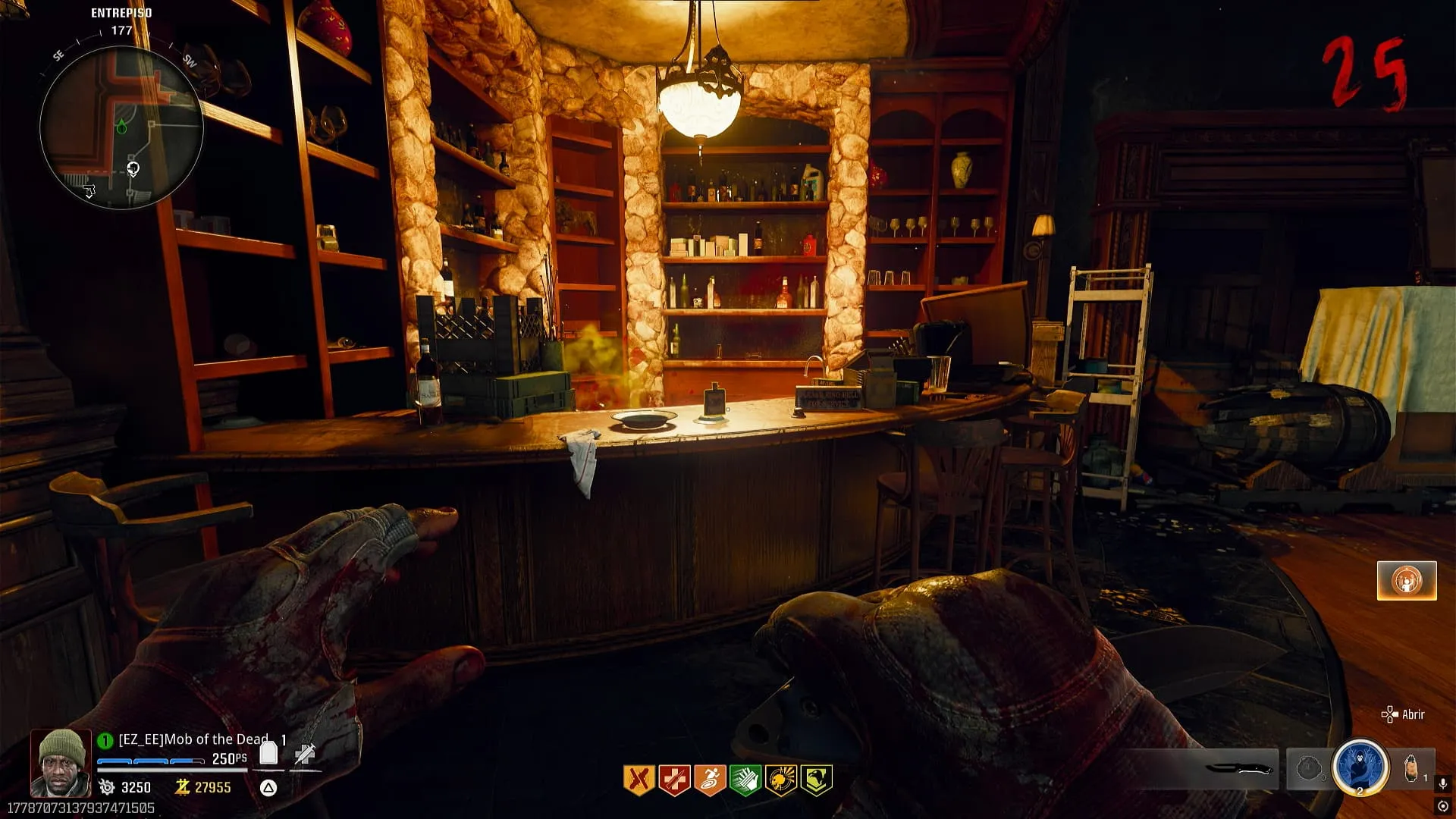The image size is (1456, 819).
Task: Select the combat knife weapon slot
Action: pyautogui.click(x=1239, y=769)
